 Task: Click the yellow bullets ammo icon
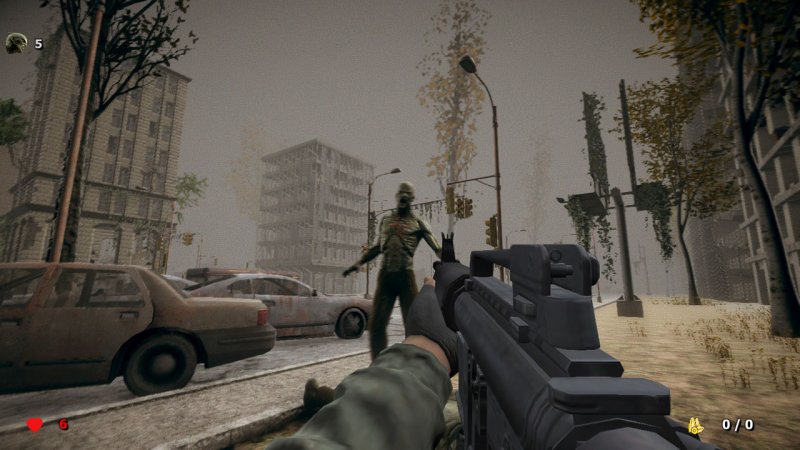point(696,425)
